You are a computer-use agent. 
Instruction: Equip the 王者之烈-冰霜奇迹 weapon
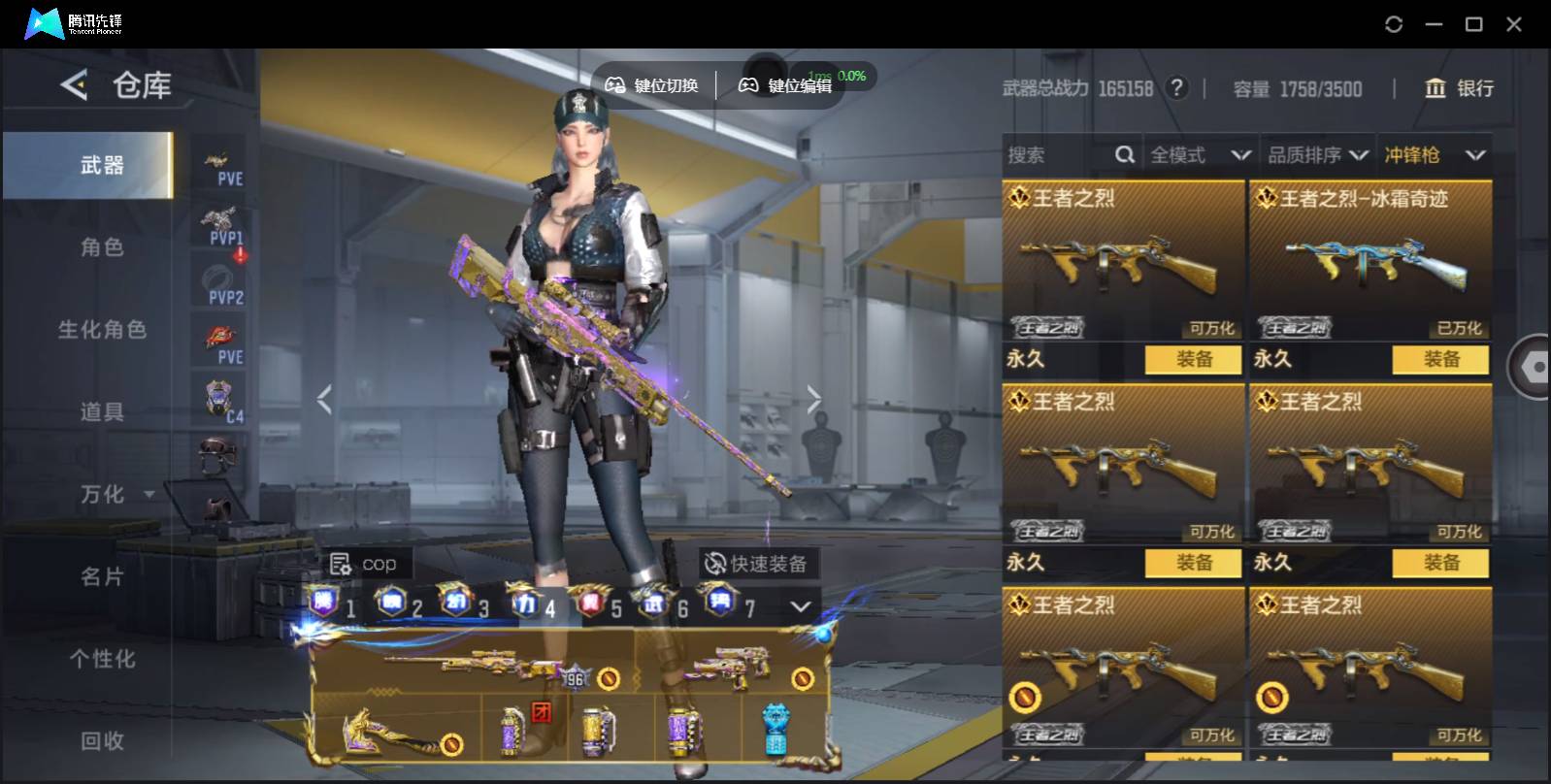tap(1440, 359)
